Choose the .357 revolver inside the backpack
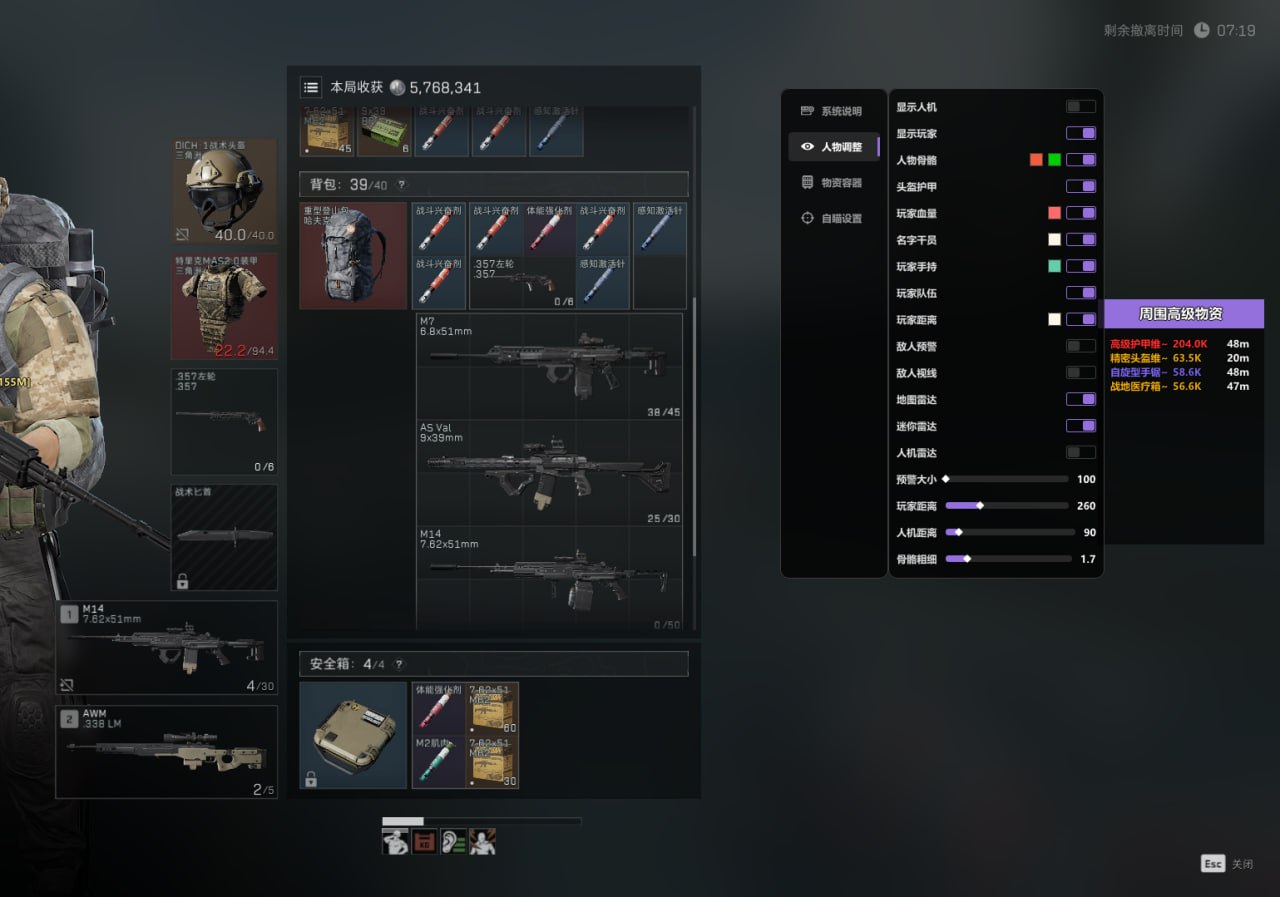 [522, 283]
